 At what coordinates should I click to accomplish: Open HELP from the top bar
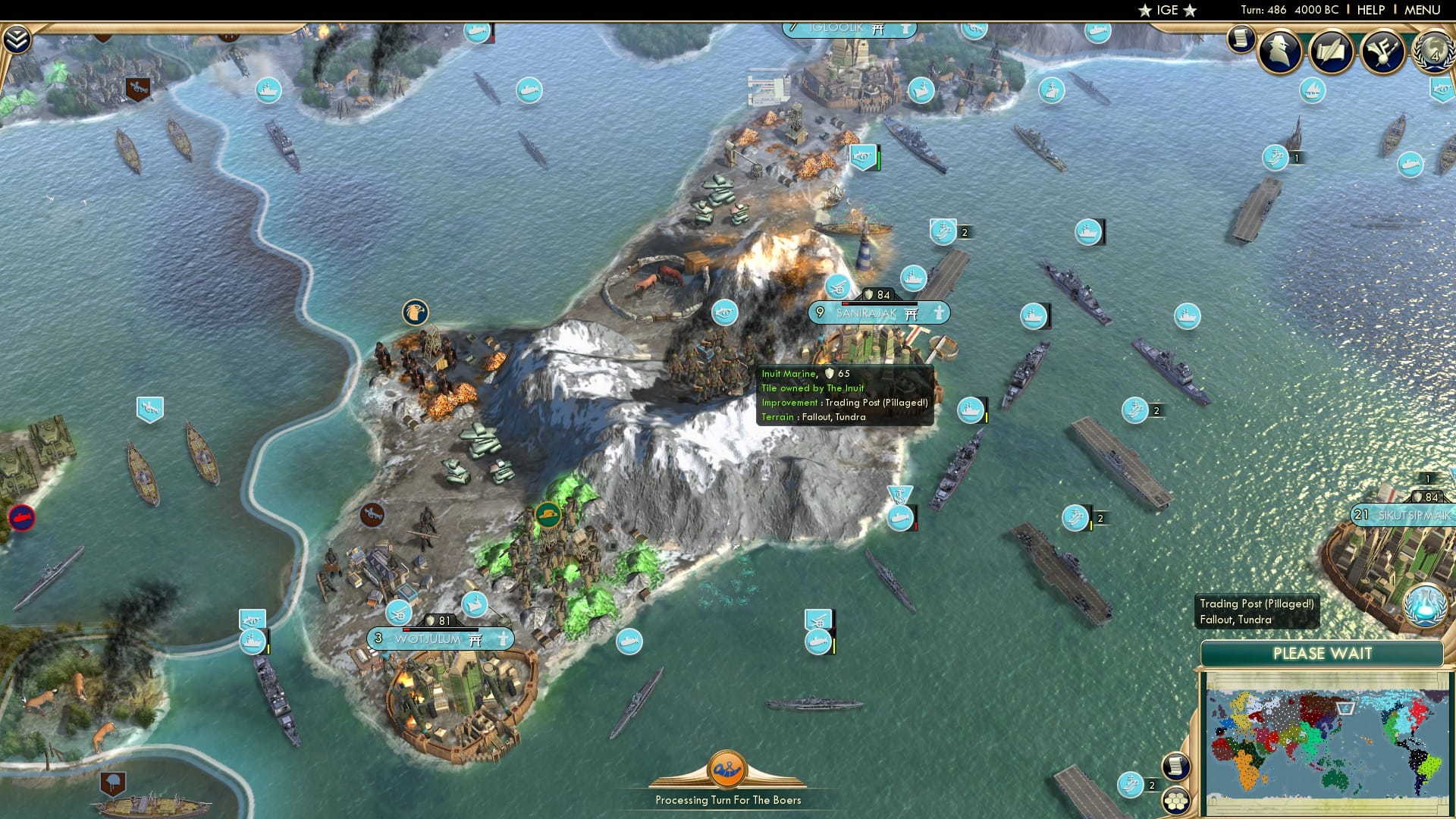[x=1371, y=10]
